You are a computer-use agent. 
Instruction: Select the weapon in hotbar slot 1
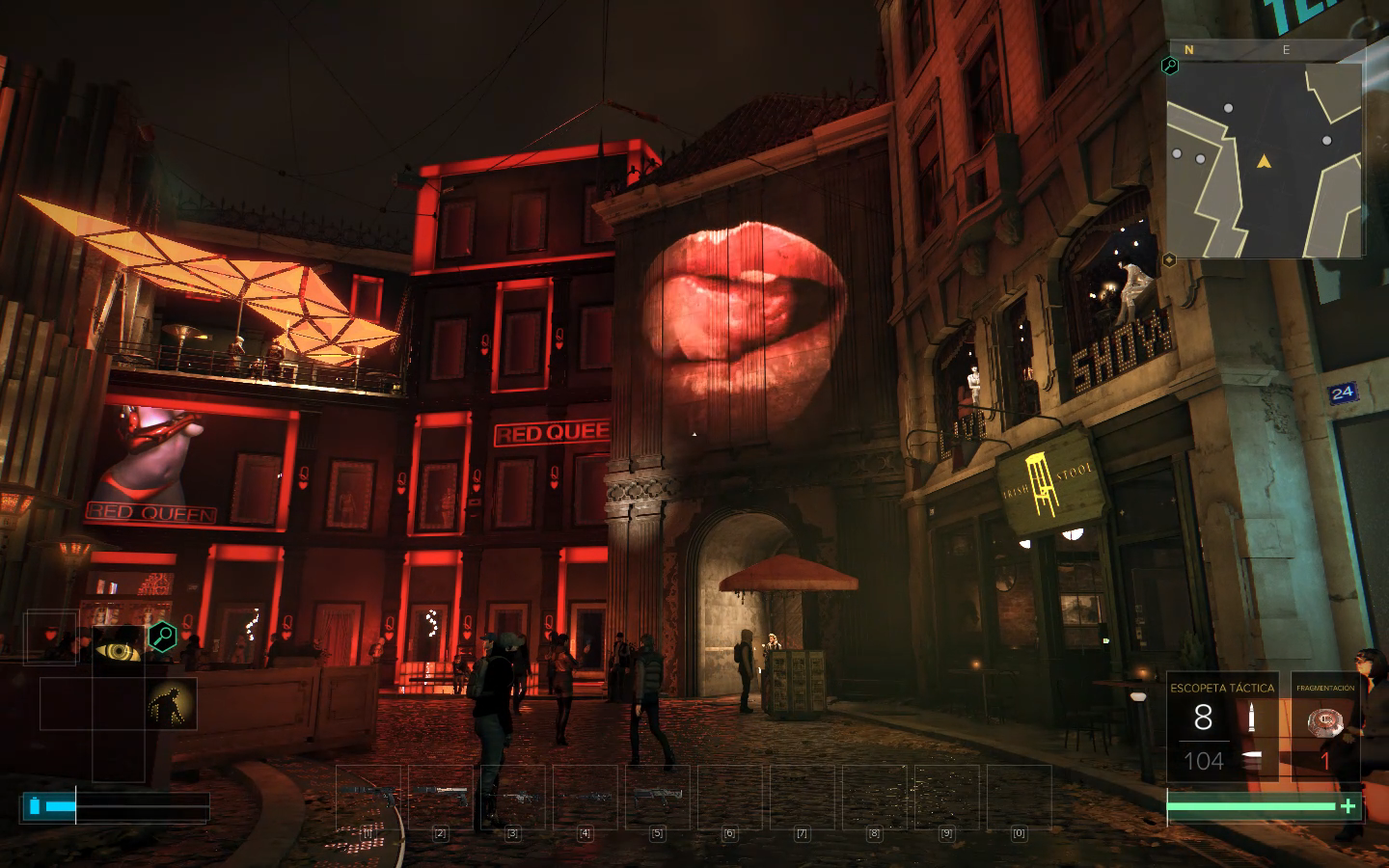coord(368,797)
